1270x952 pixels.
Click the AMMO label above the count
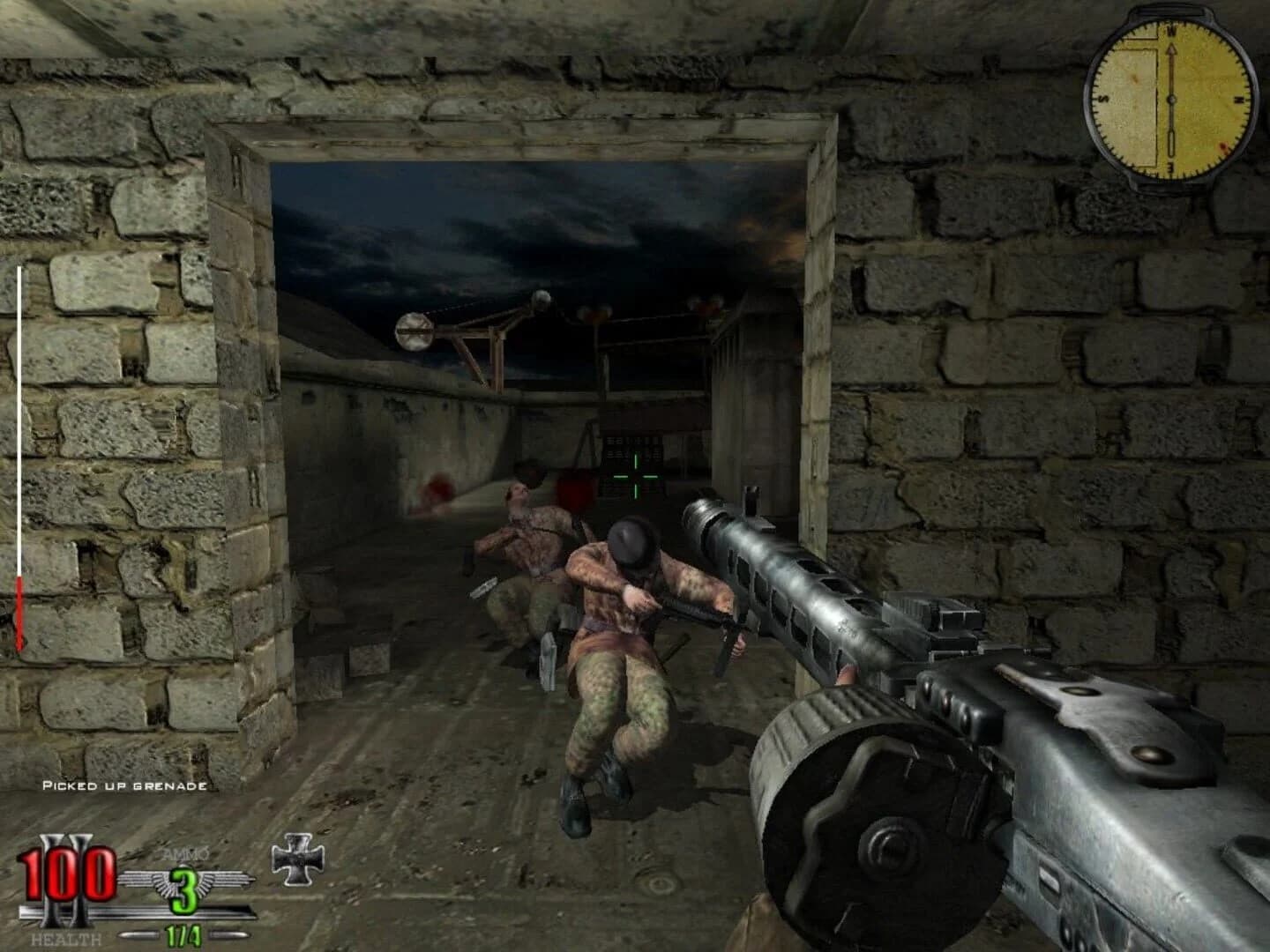pyautogui.click(x=183, y=854)
